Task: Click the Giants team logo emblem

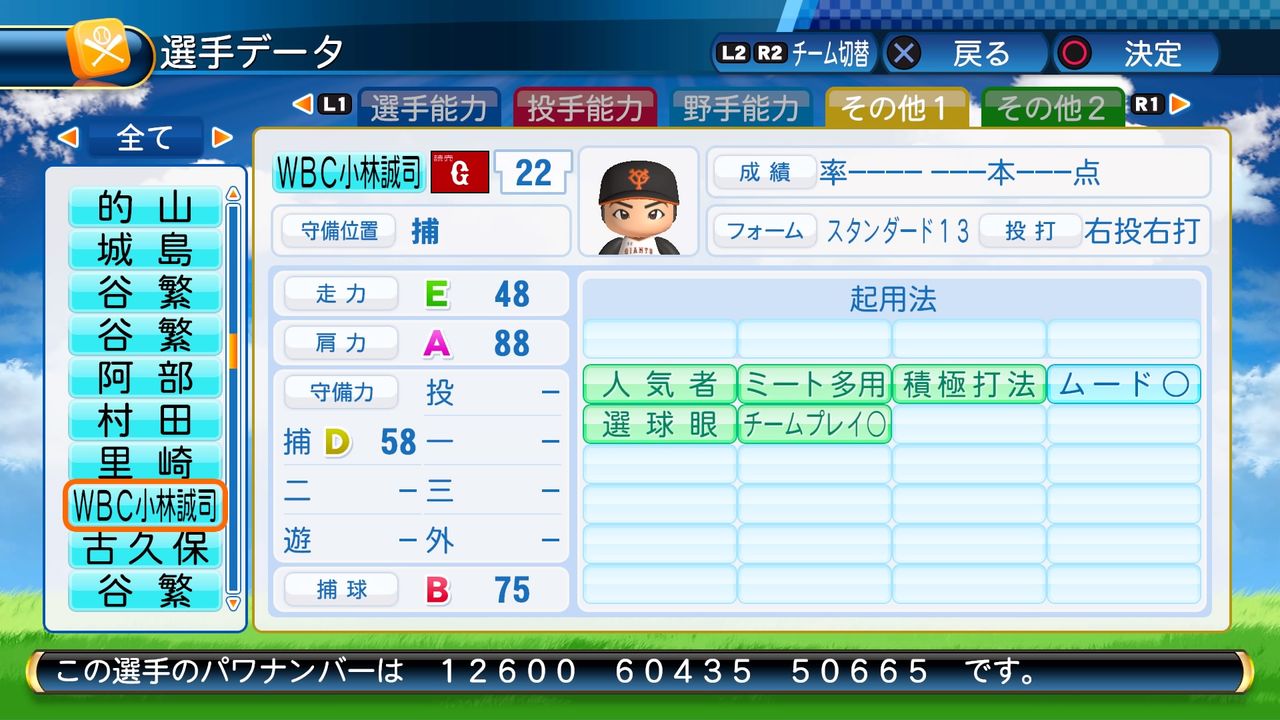Action: click(x=459, y=172)
